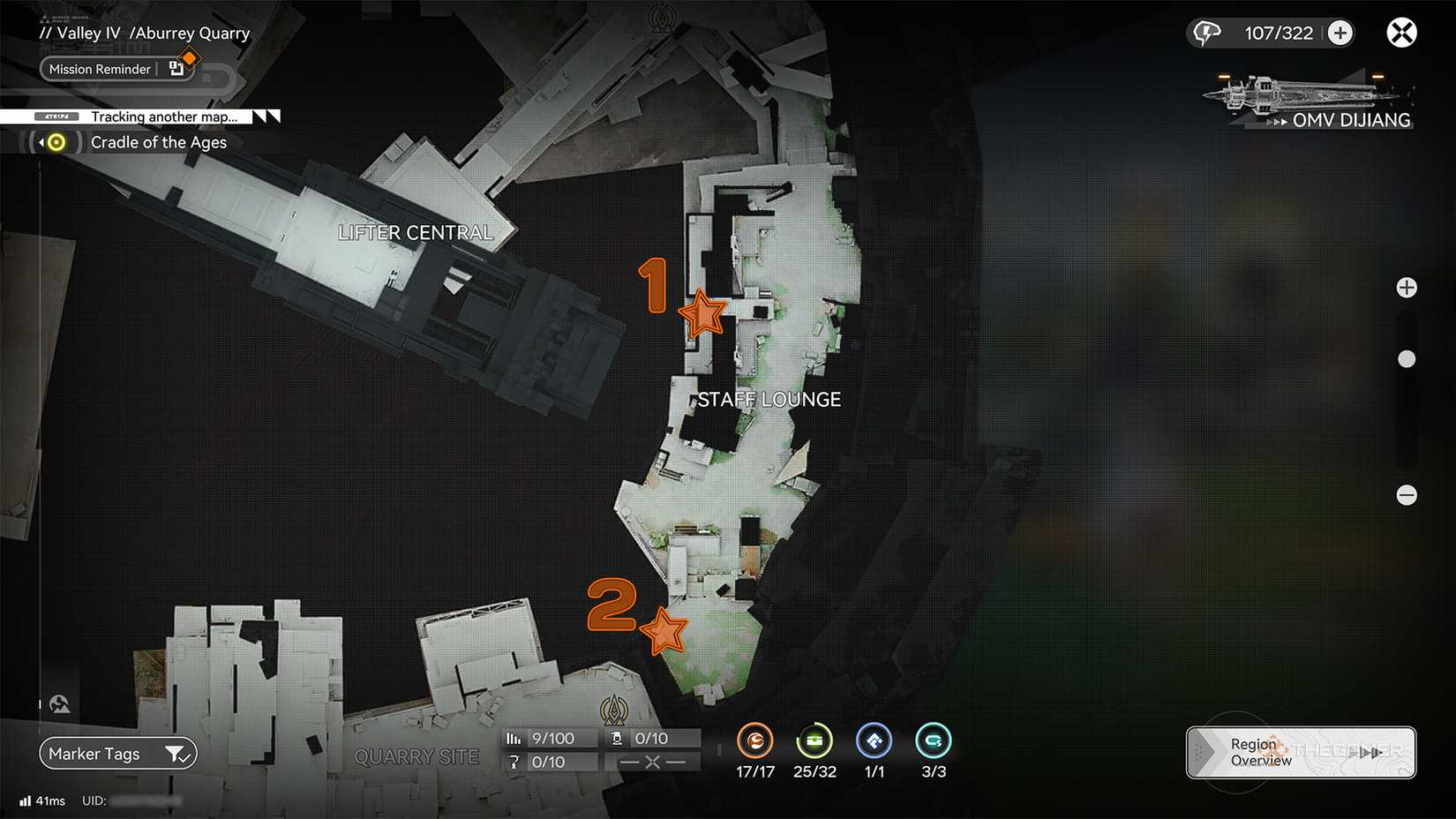The image size is (1456, 819).
Task: Click the energy brain icon beside 107/322
Action: click(x=1207, y=32)
